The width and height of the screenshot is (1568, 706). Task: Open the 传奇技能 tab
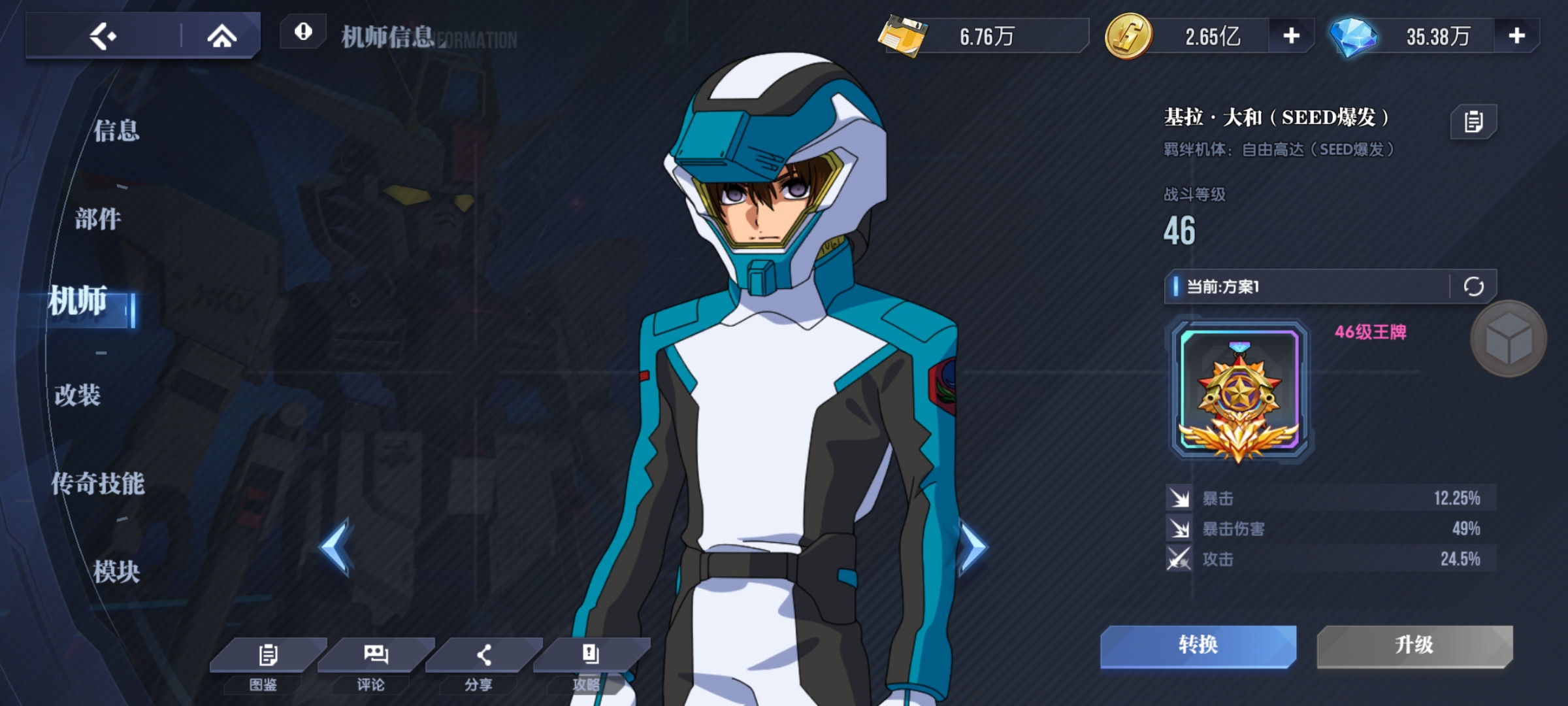click(98, 484)
